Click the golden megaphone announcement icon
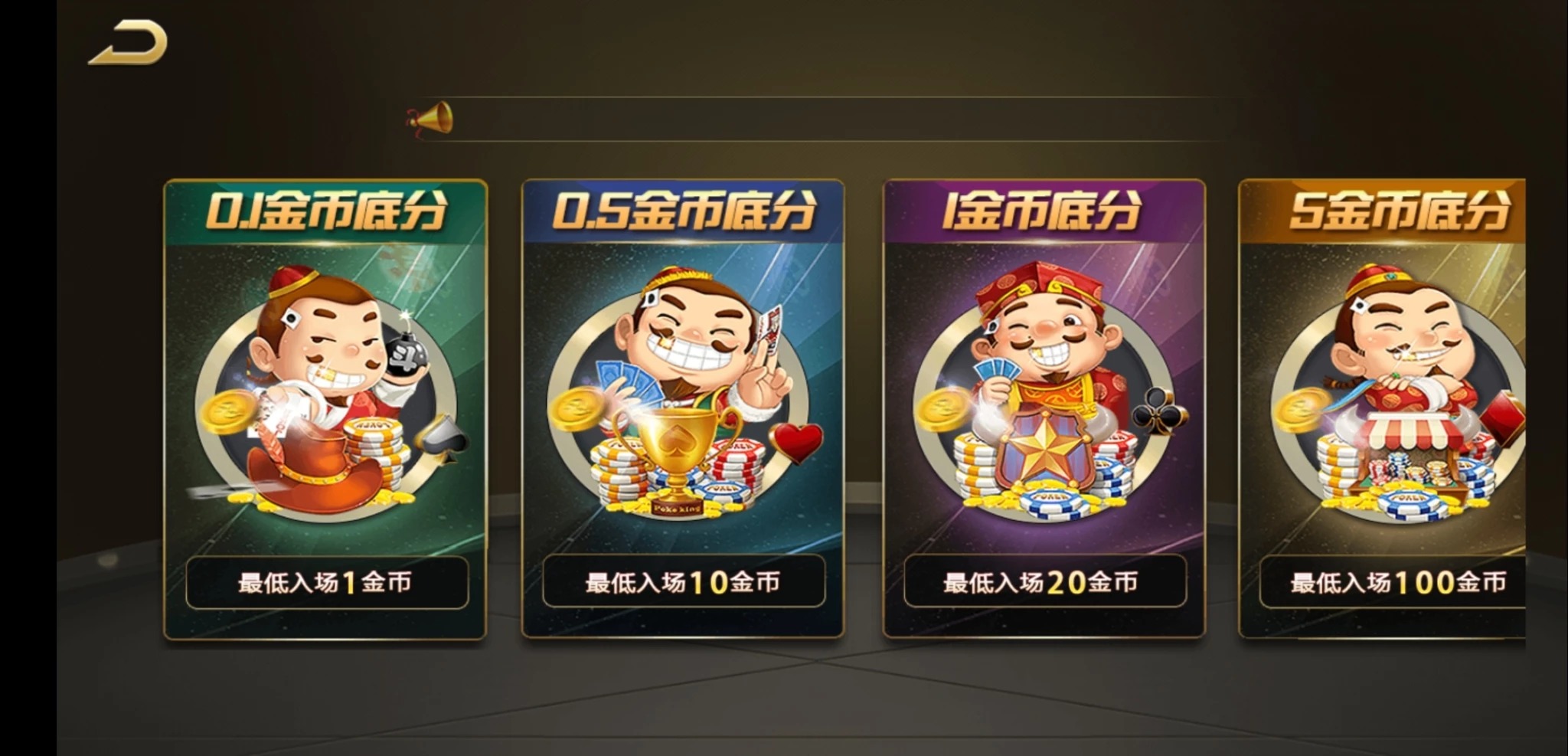 coord(433,121)
